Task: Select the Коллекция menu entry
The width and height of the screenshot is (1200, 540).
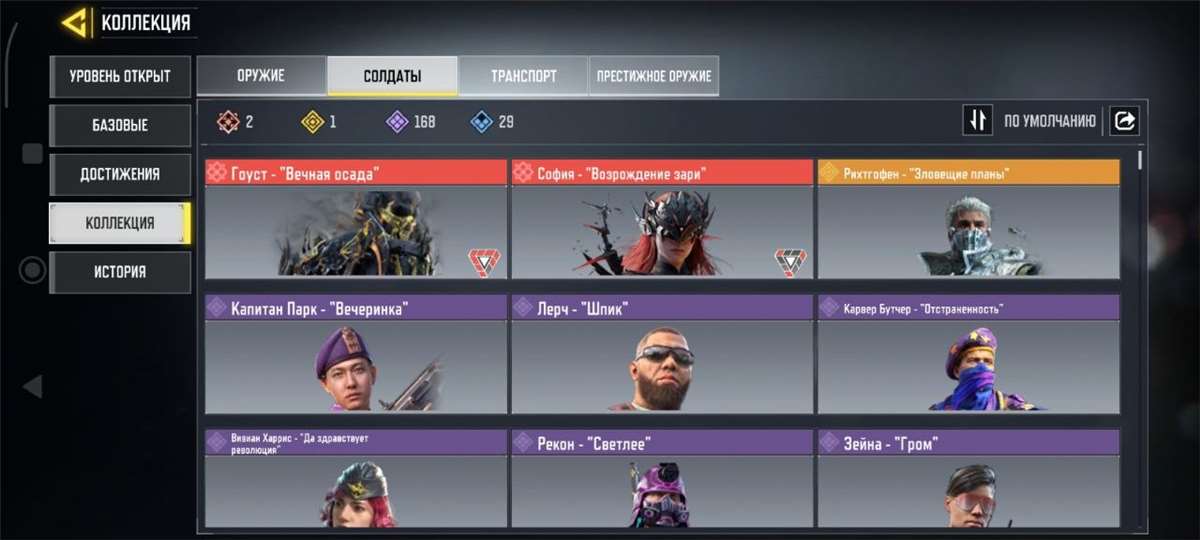Action: [x=120, y=223]
